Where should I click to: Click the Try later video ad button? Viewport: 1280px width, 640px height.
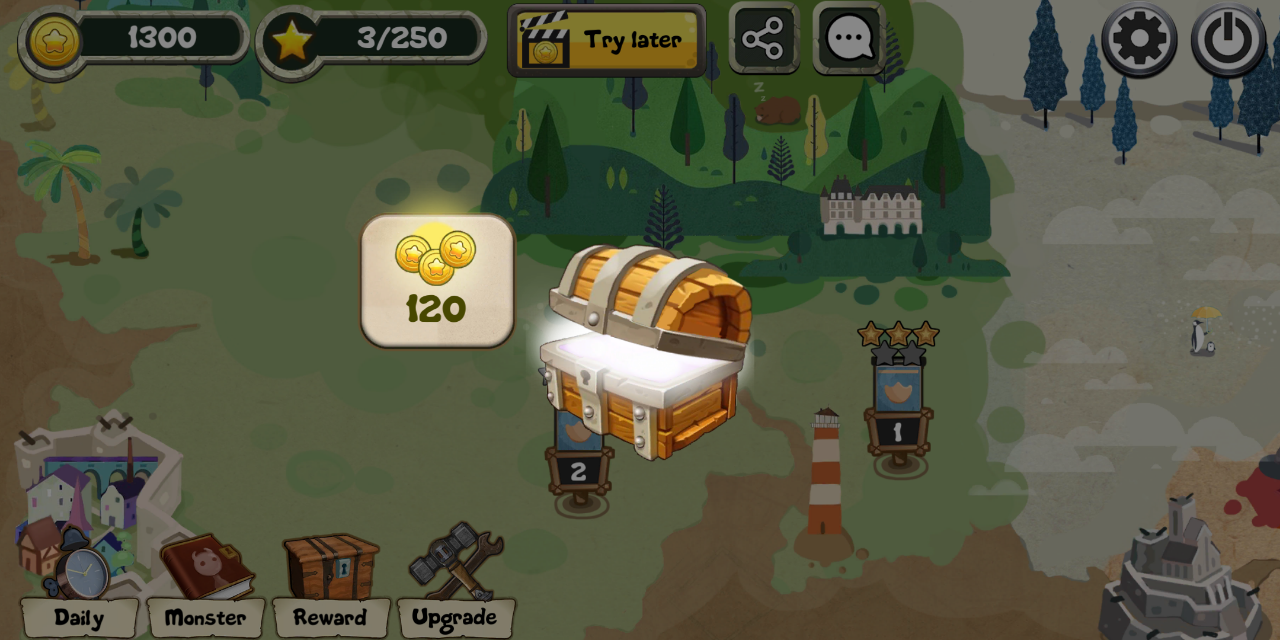pos(607,40)
